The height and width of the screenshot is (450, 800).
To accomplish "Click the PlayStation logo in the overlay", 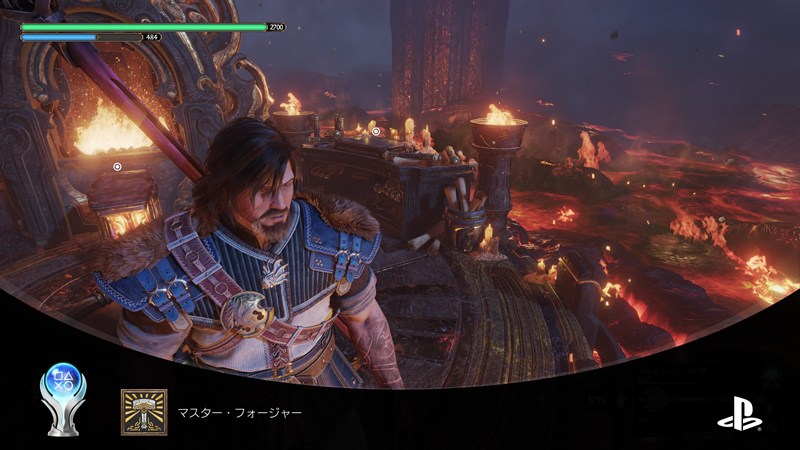I will click(x=739, y=412).
